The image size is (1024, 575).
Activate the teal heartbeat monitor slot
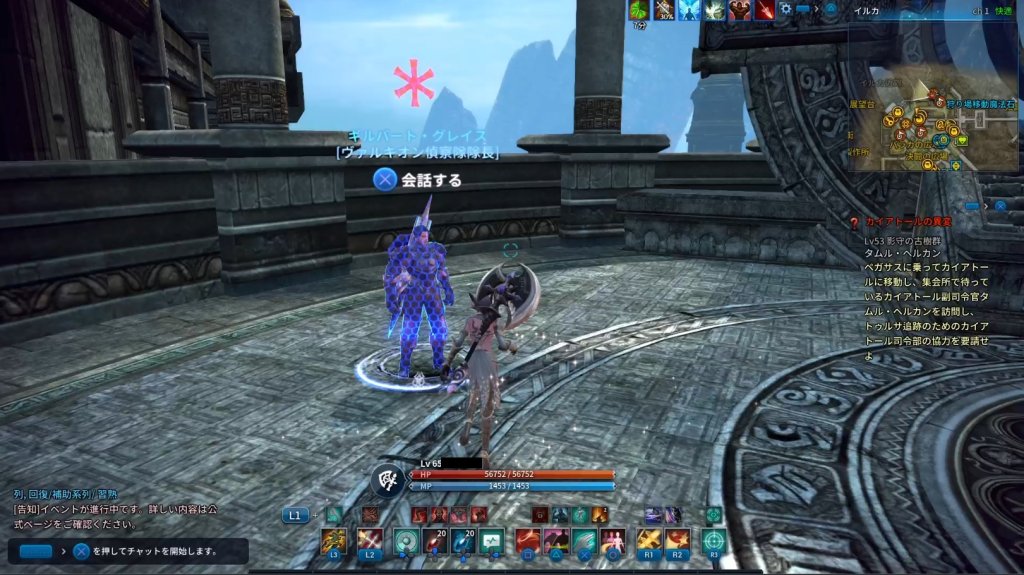pos(491,541)
